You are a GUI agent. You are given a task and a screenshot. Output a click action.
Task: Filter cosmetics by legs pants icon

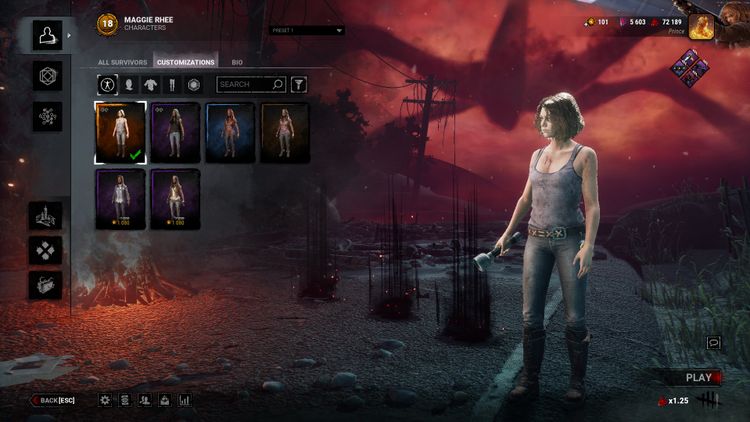[172, 85]
